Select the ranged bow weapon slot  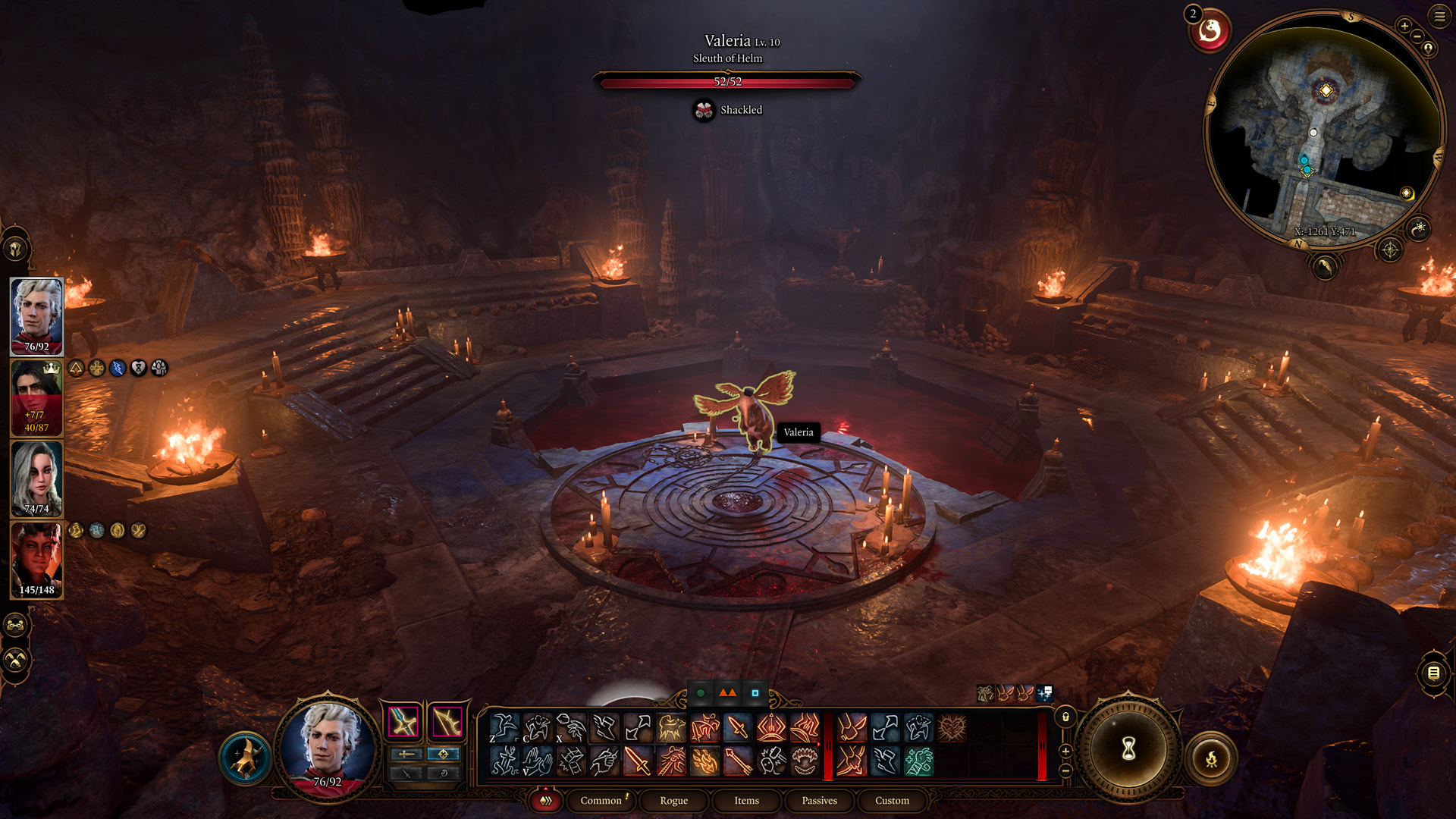pyautogui.click(x=447, y=721)
